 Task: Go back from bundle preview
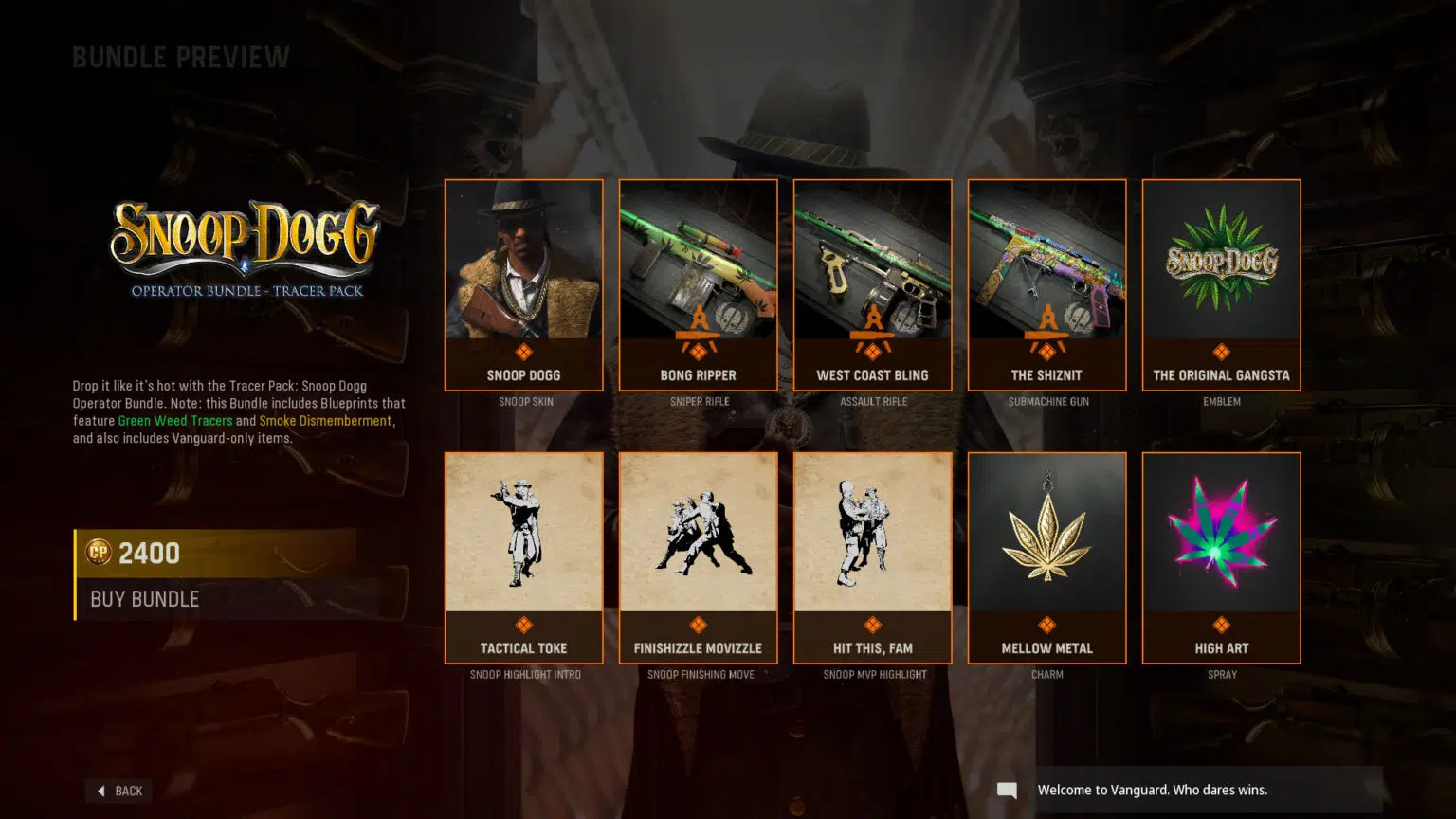tap(119, 791)
